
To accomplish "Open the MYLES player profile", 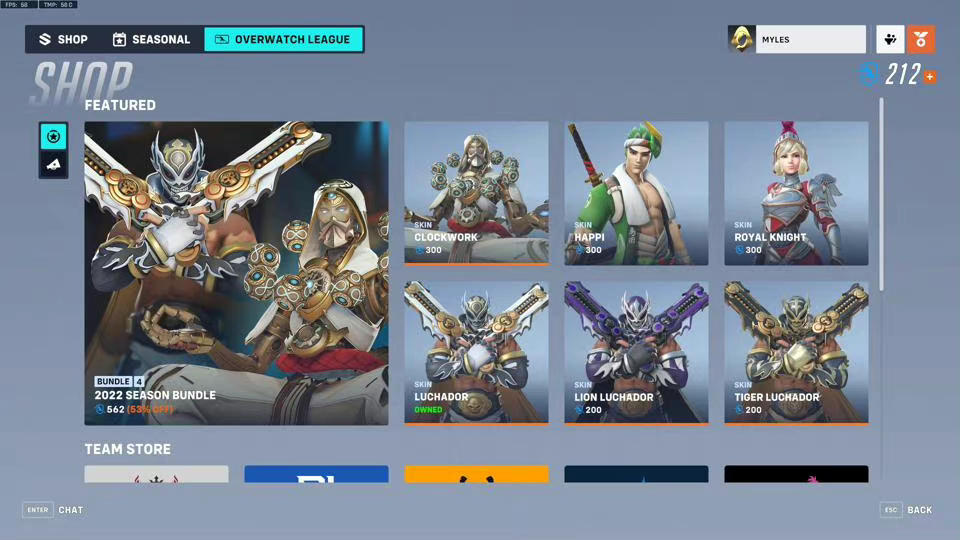I will [x=797, y=40].
